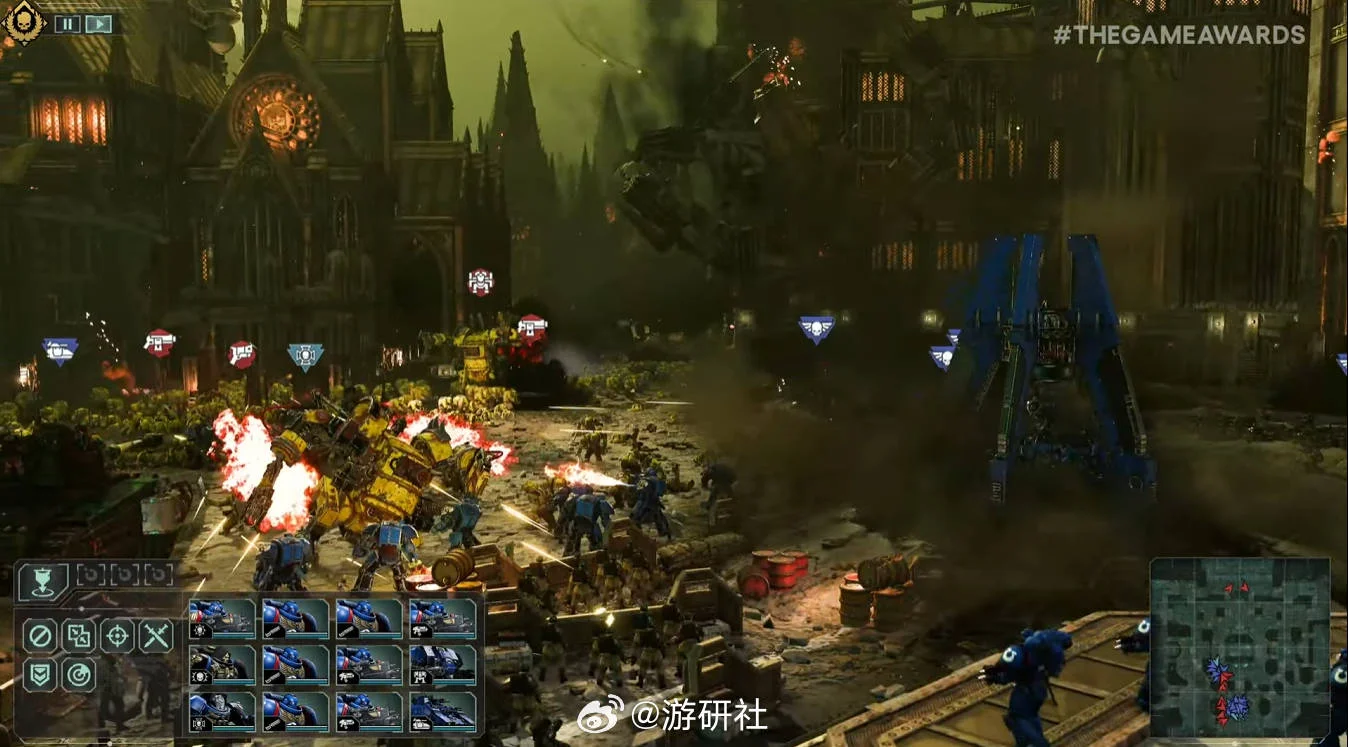Select the dark-armored skull helmet unit portrait
The height and width of the screenshot is (747, 1348).
[222, 665]
